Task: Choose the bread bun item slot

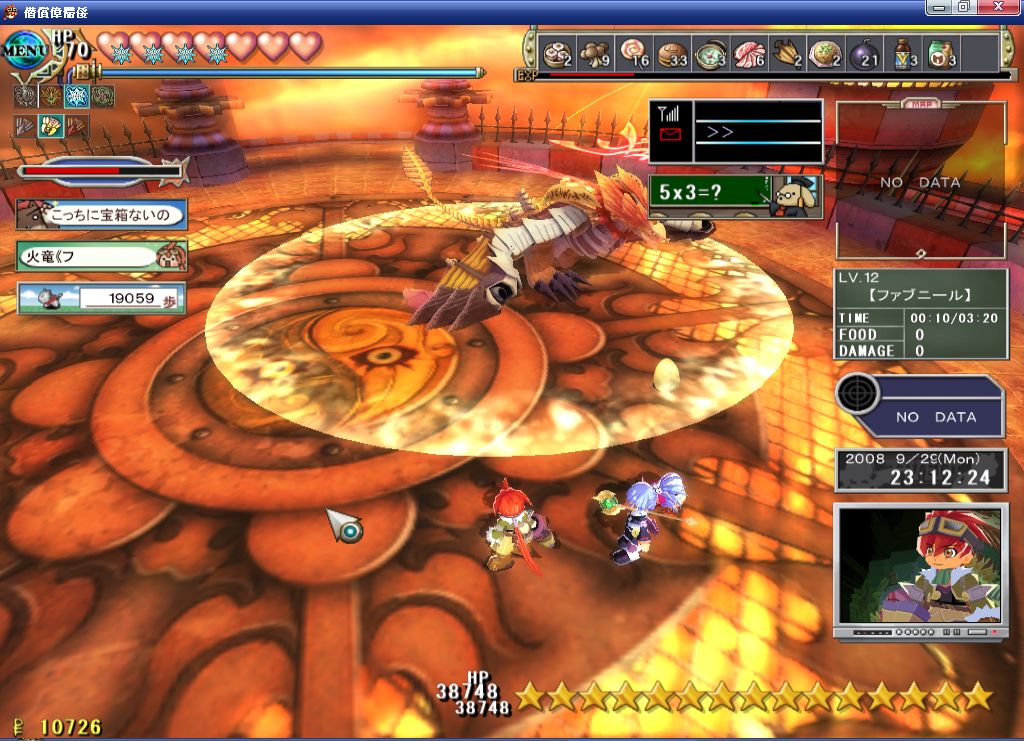Action: (671, 54)
